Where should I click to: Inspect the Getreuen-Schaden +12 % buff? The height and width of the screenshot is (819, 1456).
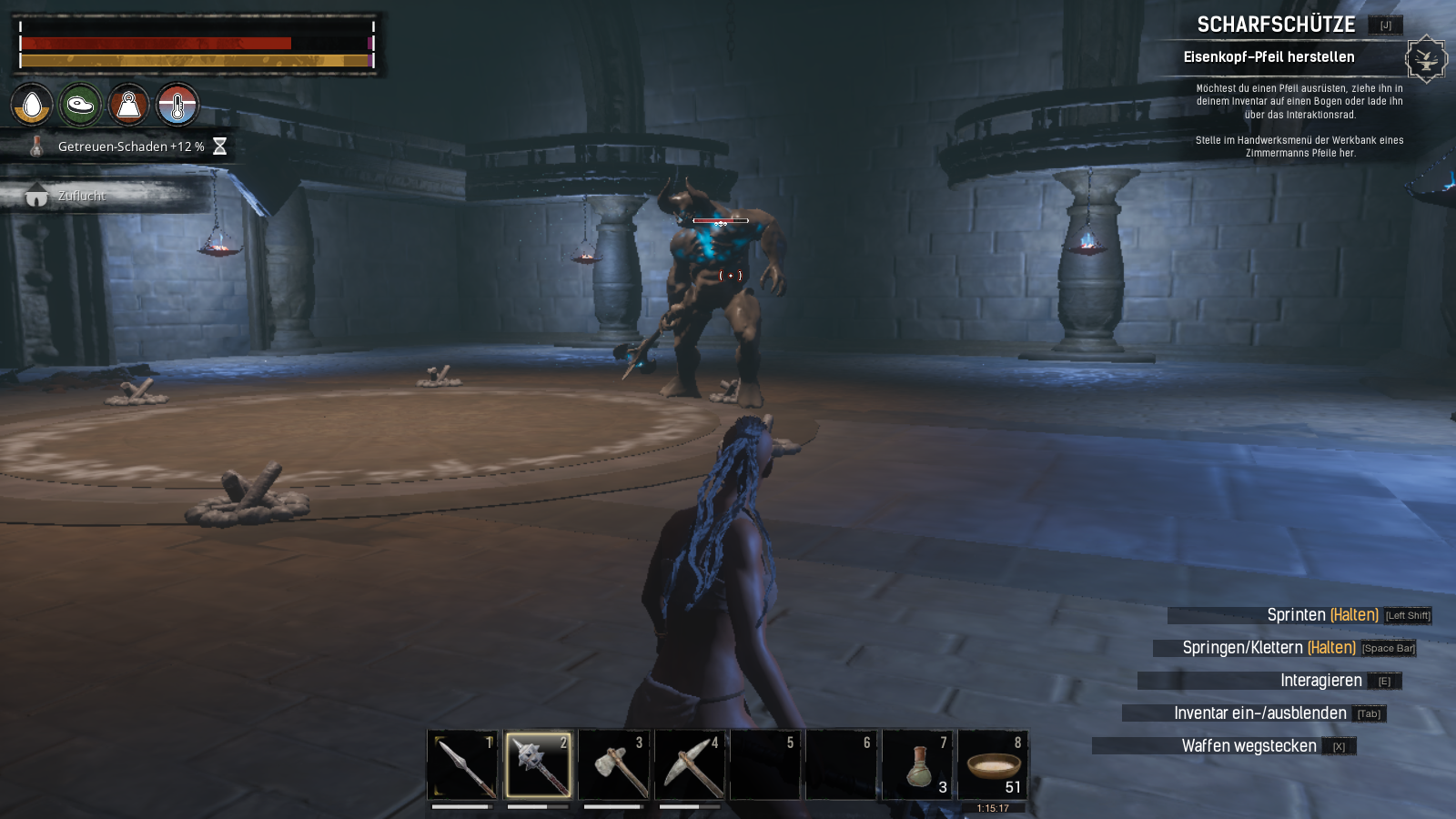pos(130,147)
